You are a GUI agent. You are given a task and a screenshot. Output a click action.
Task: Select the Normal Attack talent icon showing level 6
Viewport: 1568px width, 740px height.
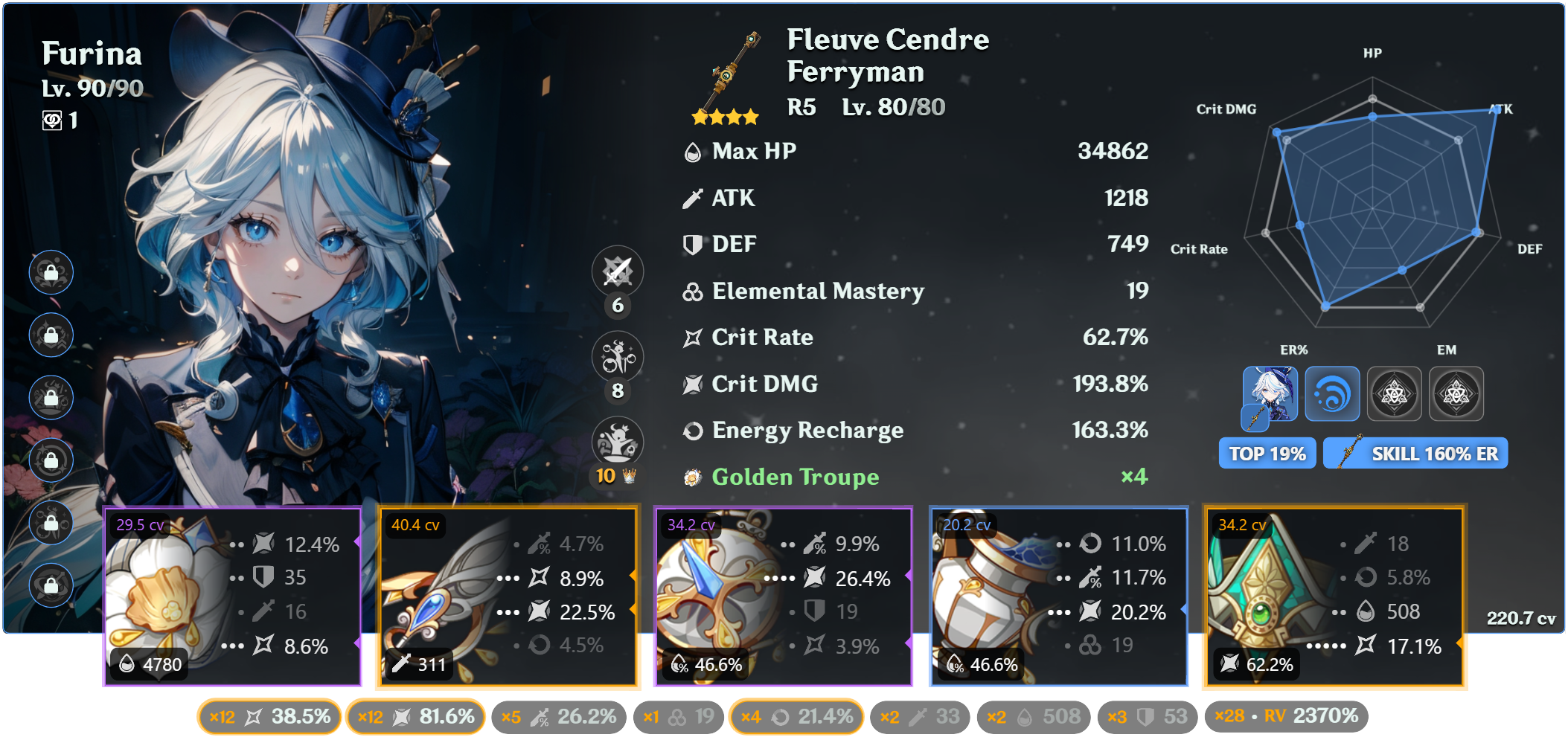(x=617, y=272)
